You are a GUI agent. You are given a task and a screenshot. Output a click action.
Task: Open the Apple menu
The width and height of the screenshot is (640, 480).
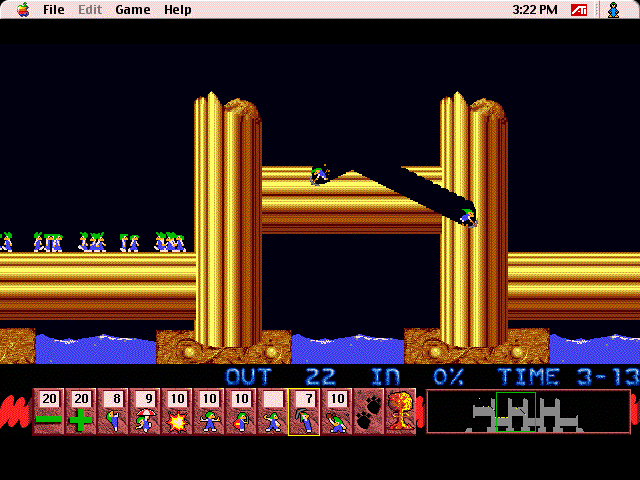(22, 10)
